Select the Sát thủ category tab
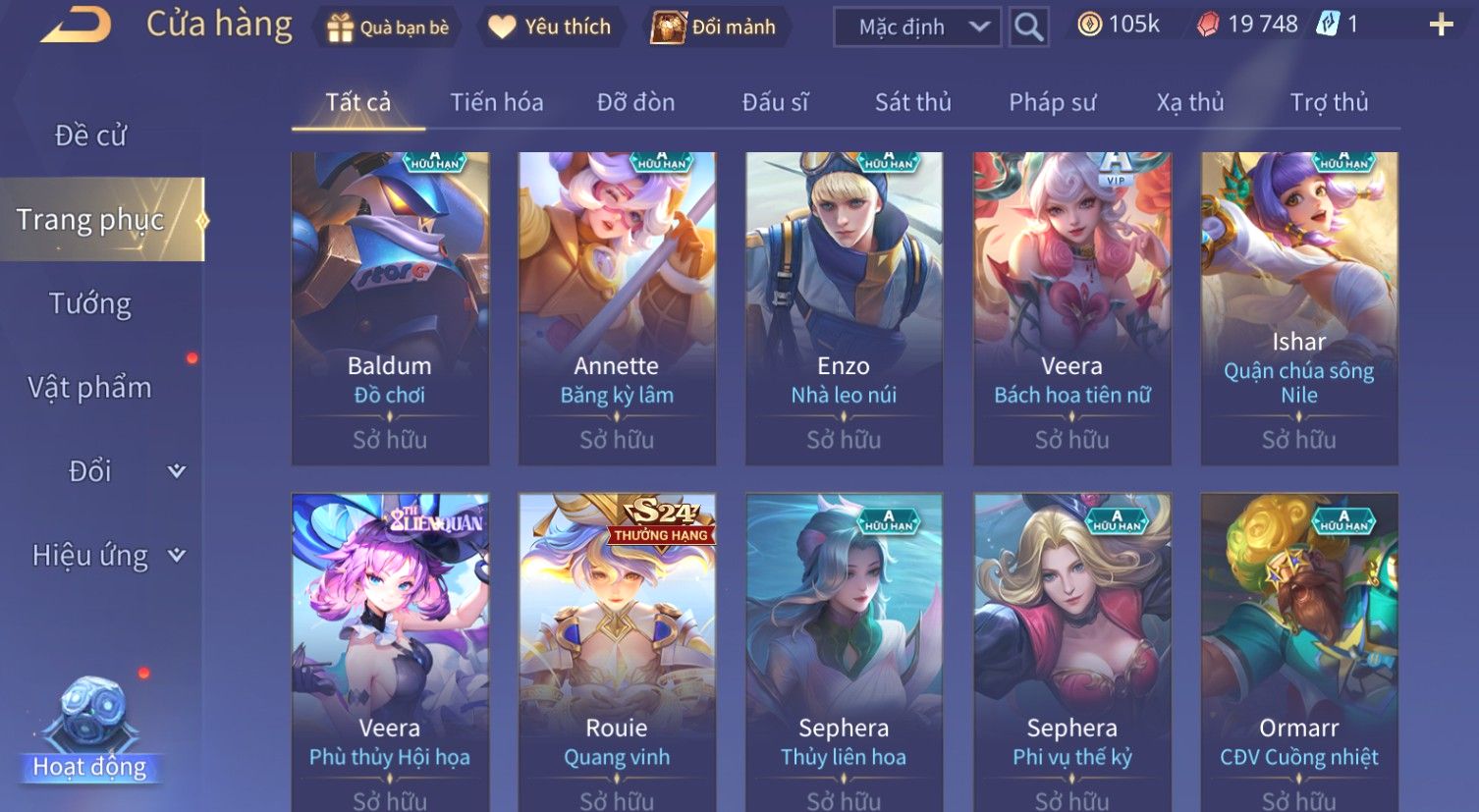 coord(912,102)
